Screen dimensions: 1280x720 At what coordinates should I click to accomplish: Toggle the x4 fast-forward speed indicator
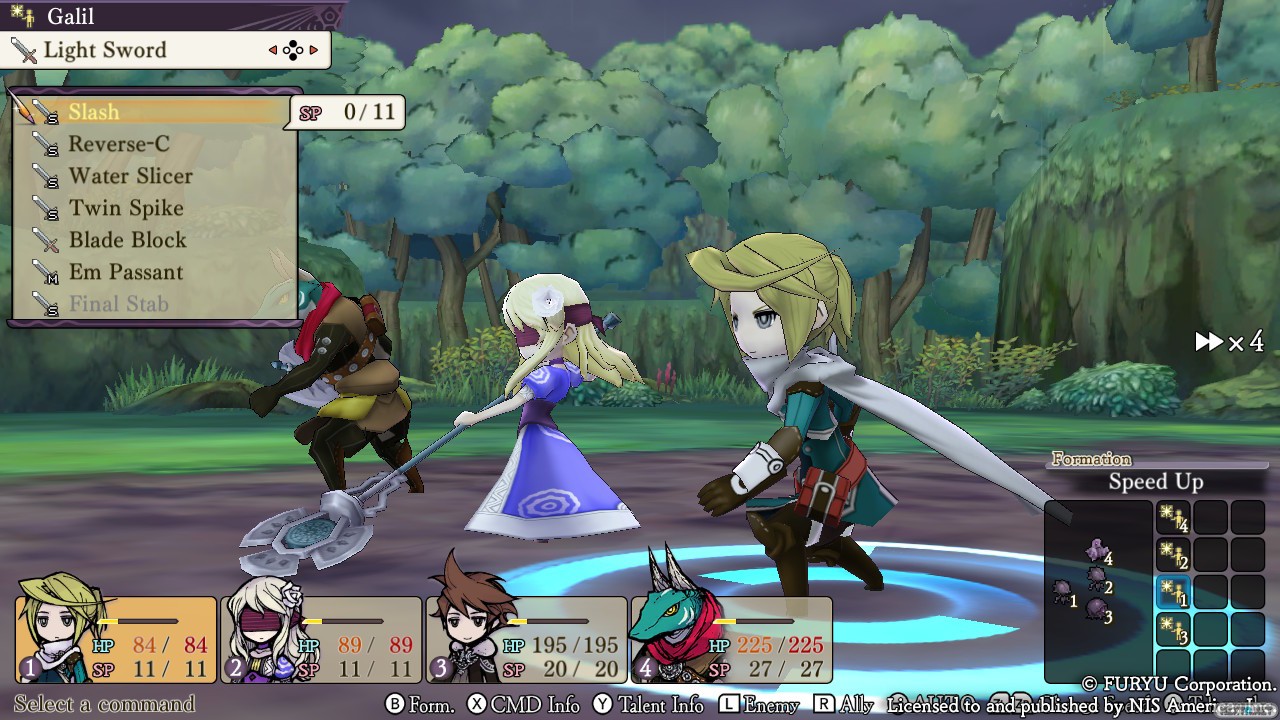click(1229, 343)
